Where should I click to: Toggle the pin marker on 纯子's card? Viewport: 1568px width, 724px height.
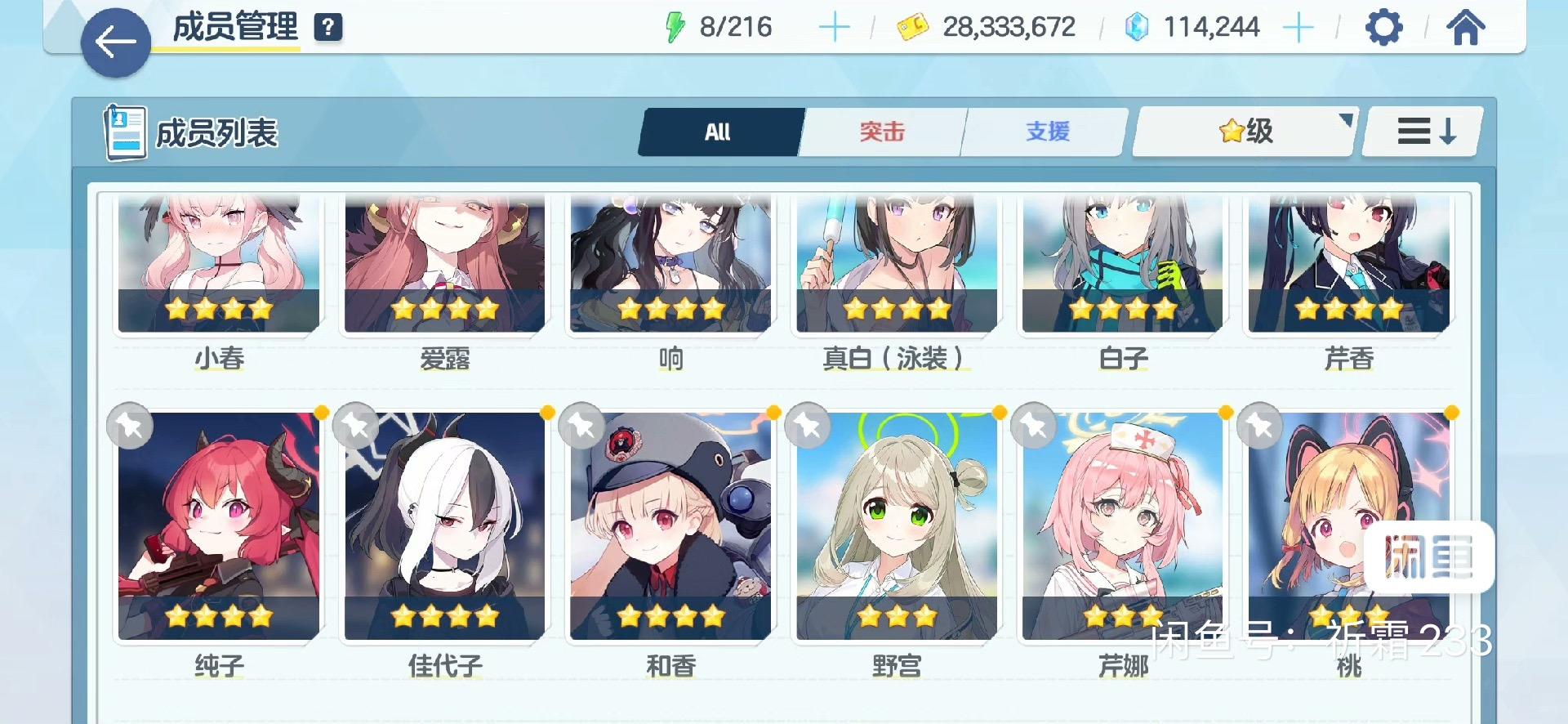[130, 426]
